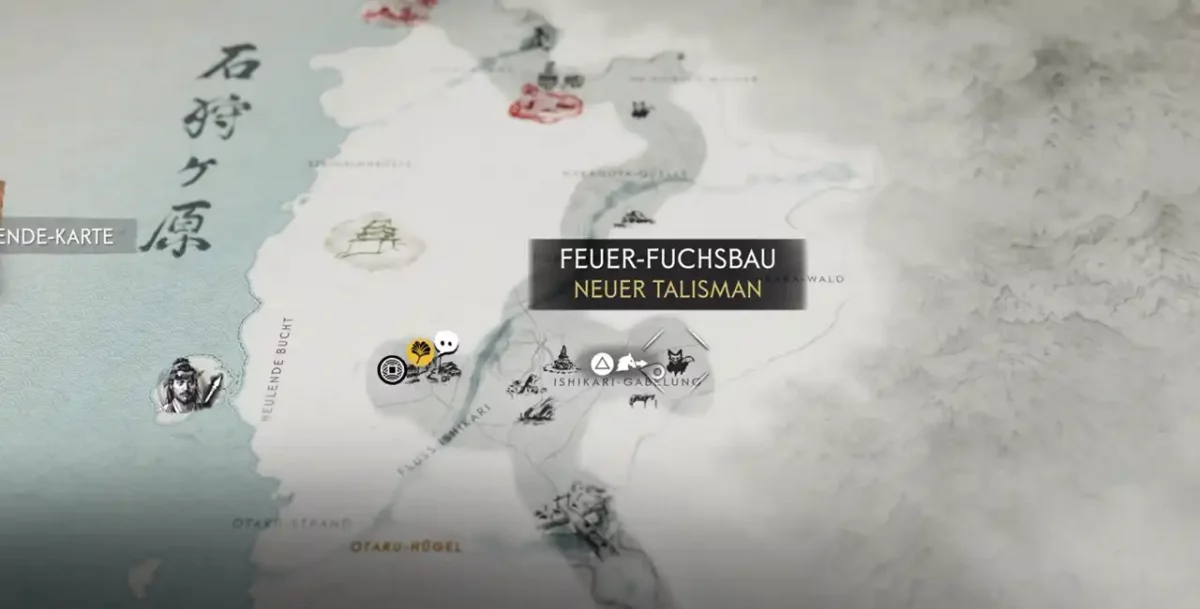Select the golden ginkgo leaf marker
The width and height of the screenshot is (1200, 609).
[x=419, y=351]
